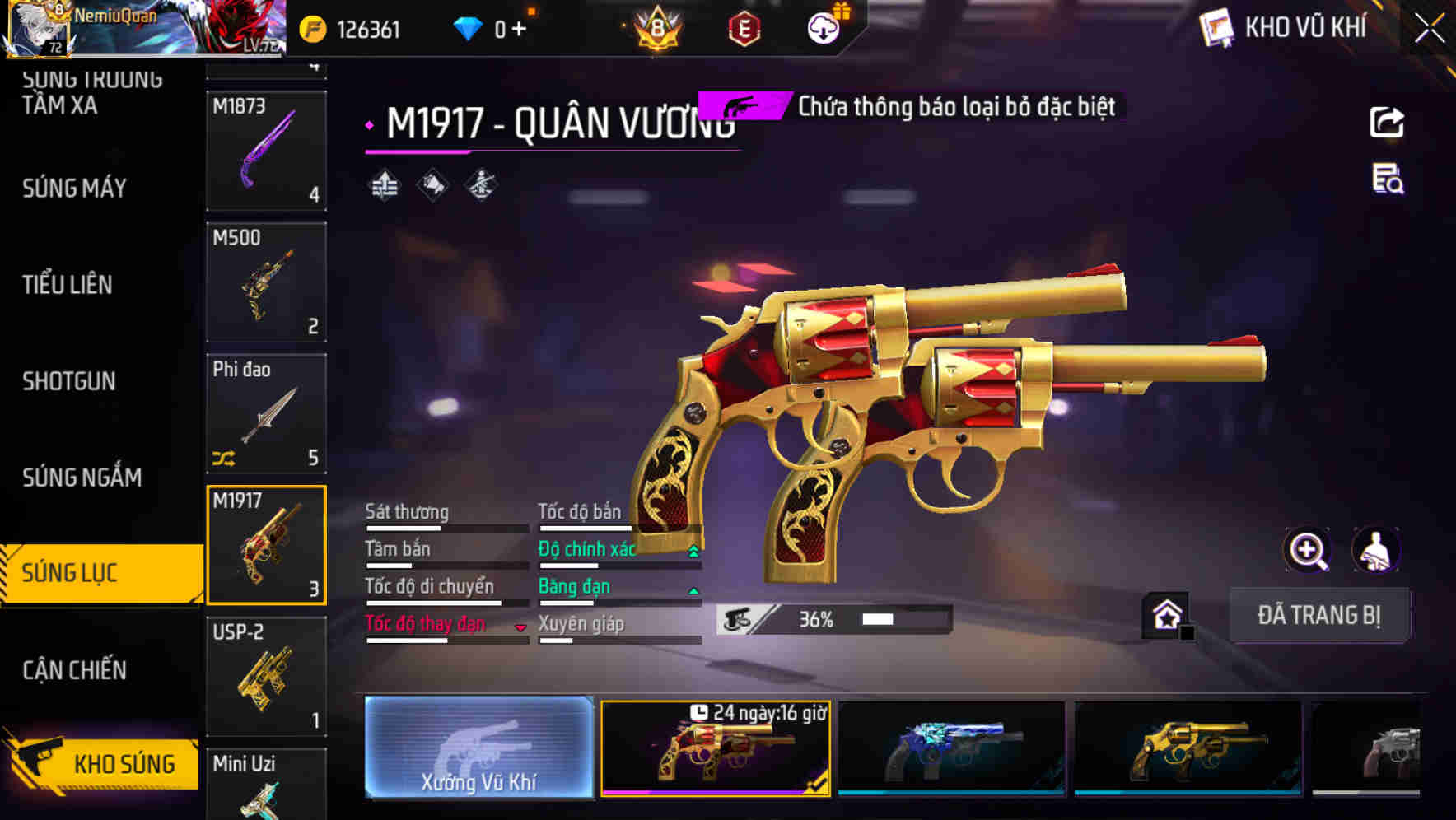Open the Tốc độ thay đạn red arrow
Image resolution: width=1456 pixels, height=820 pixels.
520,626
